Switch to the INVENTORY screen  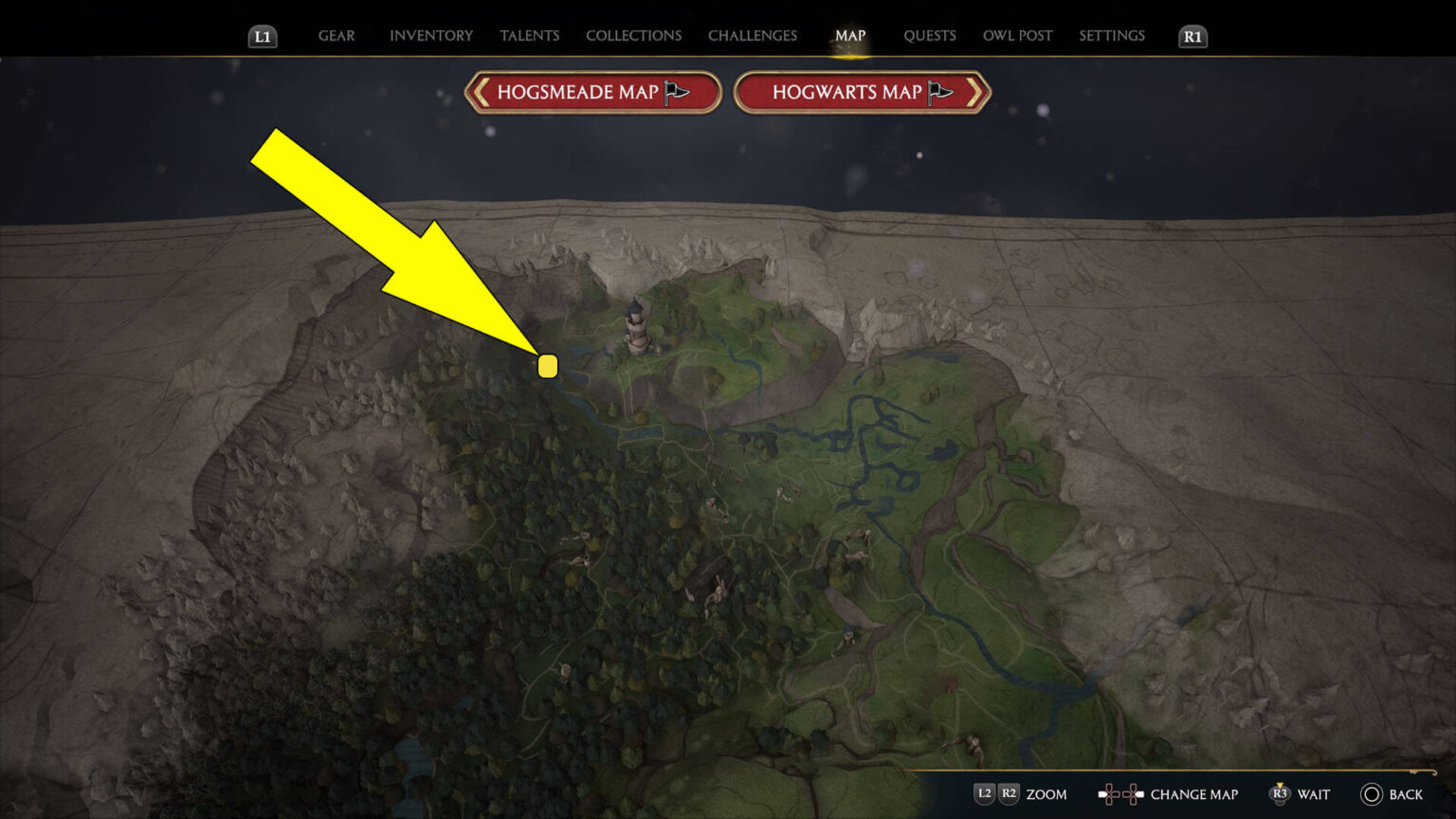(x=430, y=35)
